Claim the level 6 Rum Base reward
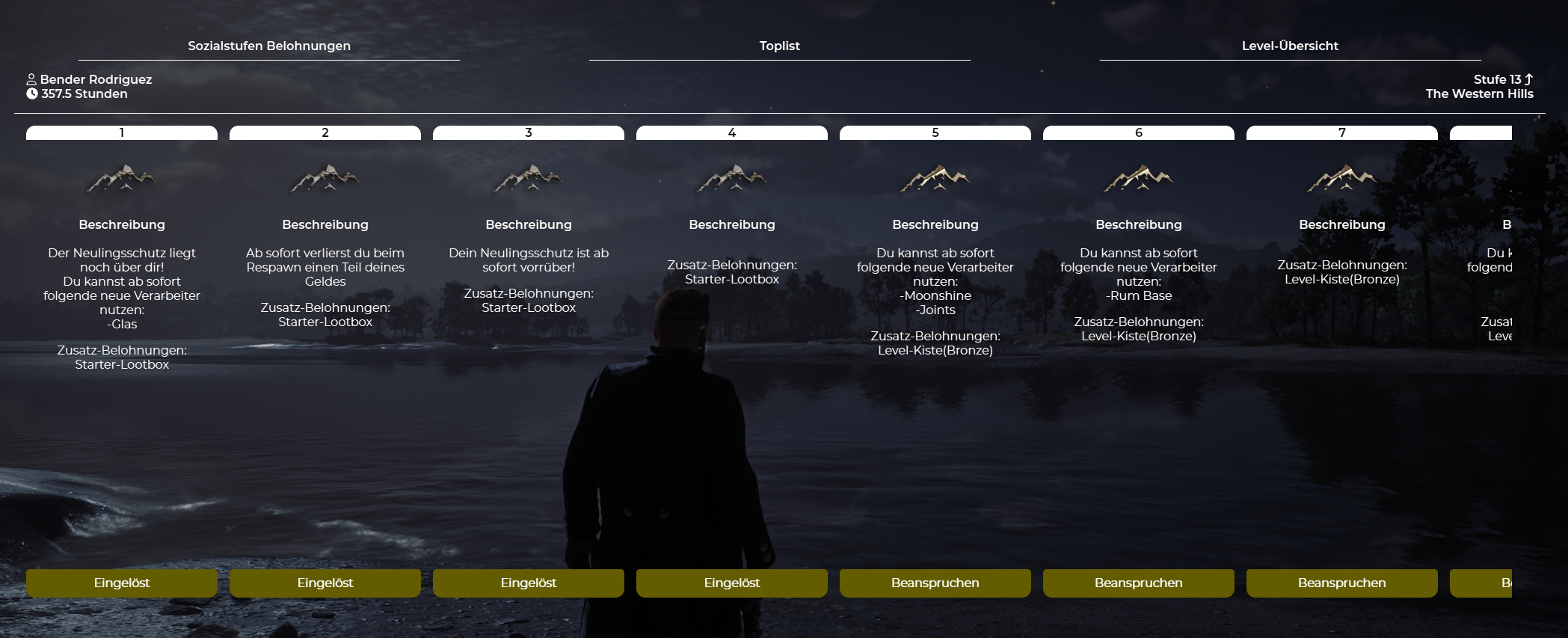The width and height of the screenshot is (1568, 638). click(x=1138, y=583)
